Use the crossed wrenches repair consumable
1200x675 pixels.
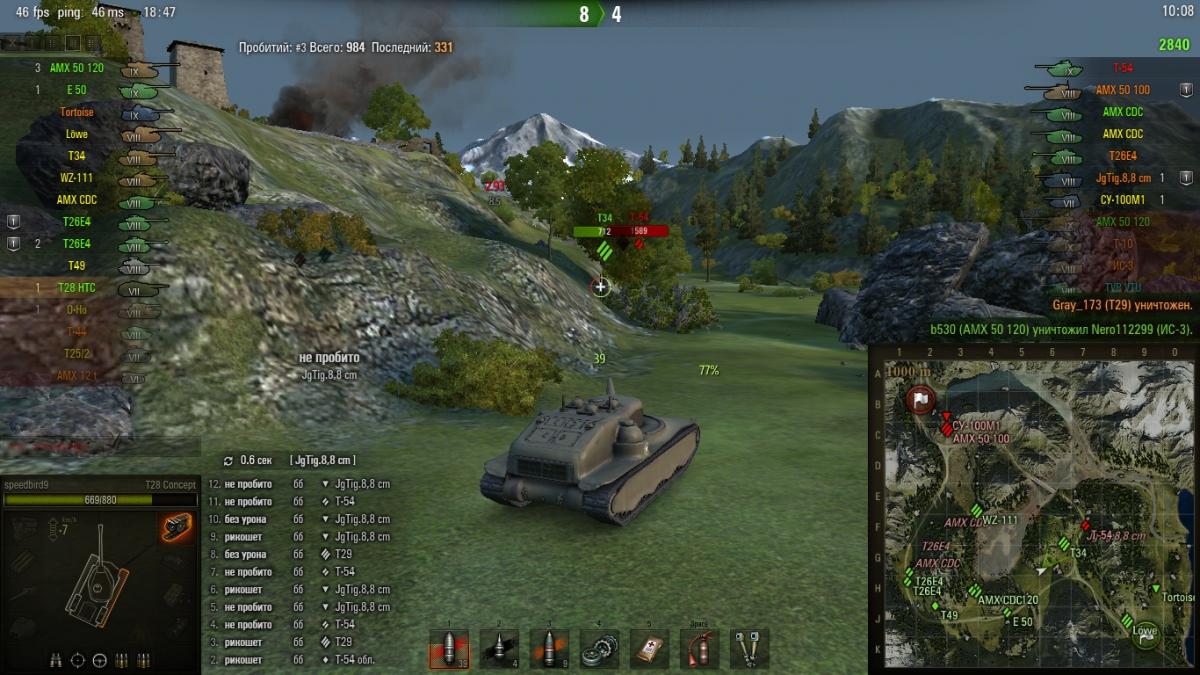[749, 649]
